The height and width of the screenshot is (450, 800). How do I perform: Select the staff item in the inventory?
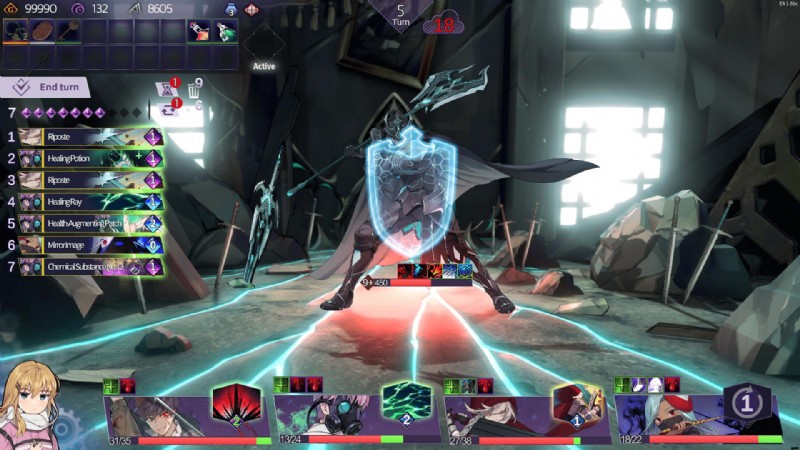pyautogui.click(x=69, y=31)
